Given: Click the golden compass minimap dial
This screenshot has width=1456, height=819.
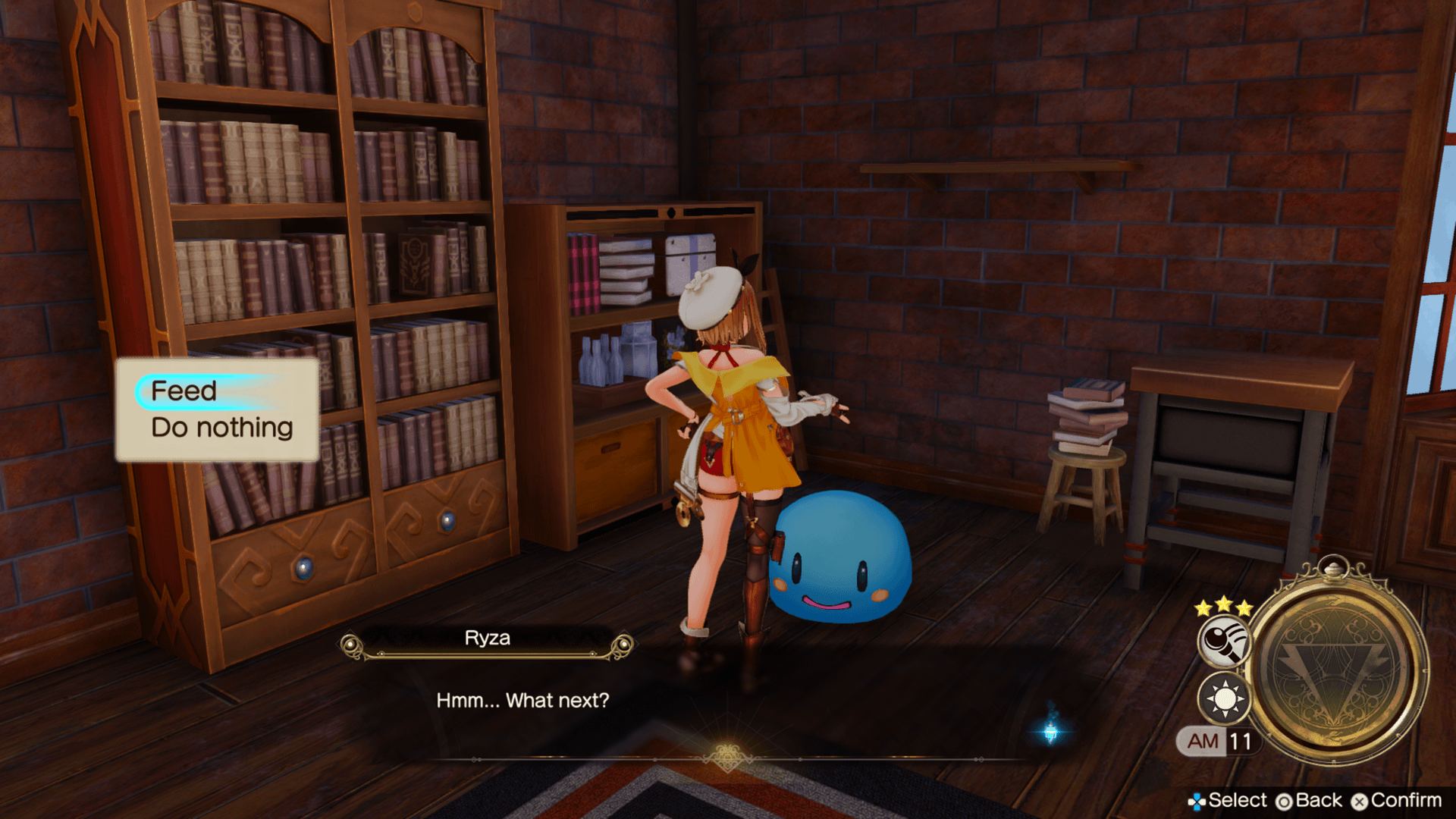Looking at the screenshot, I should [1338, 668].
